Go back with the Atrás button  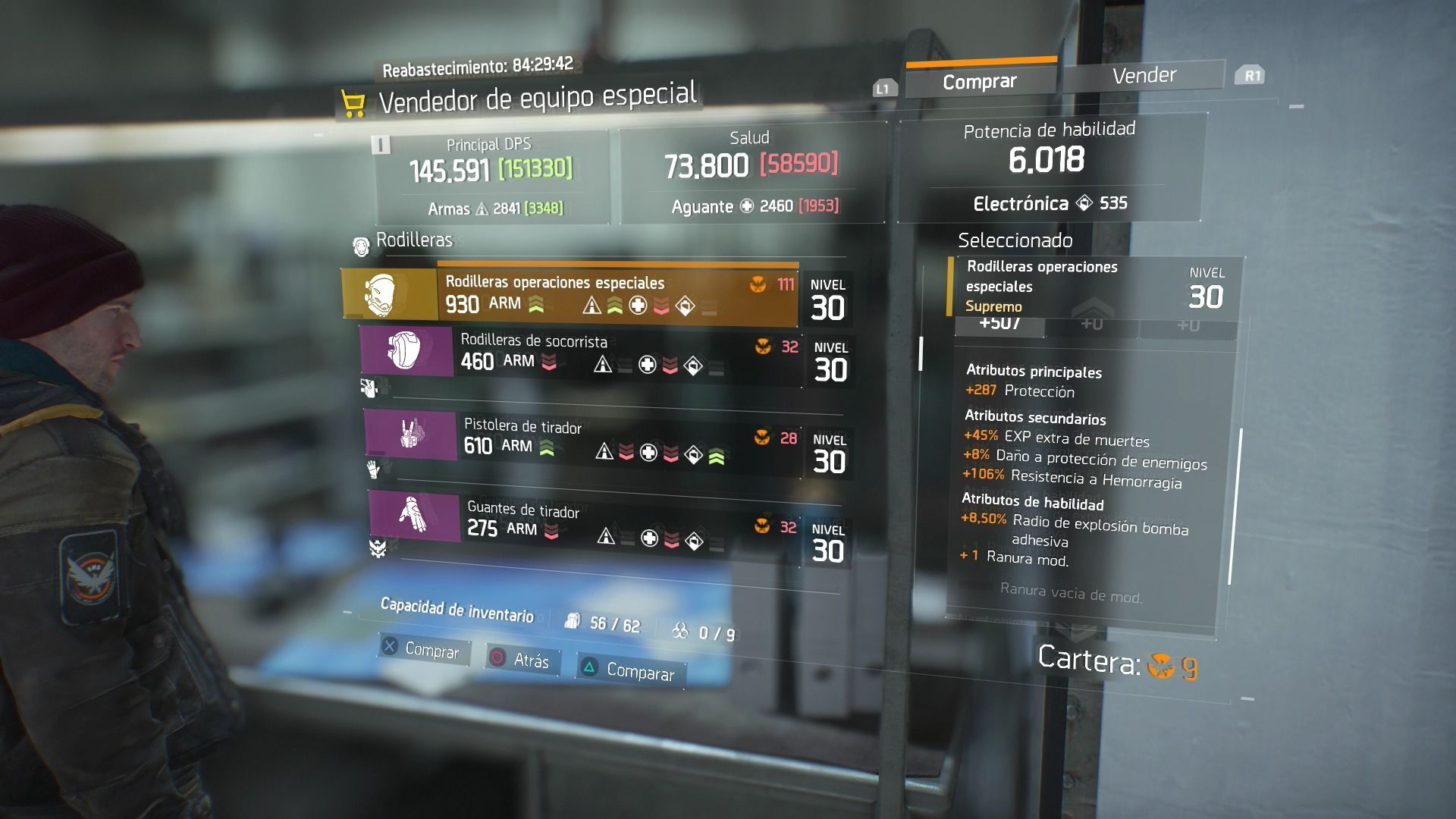pos(522,660)
